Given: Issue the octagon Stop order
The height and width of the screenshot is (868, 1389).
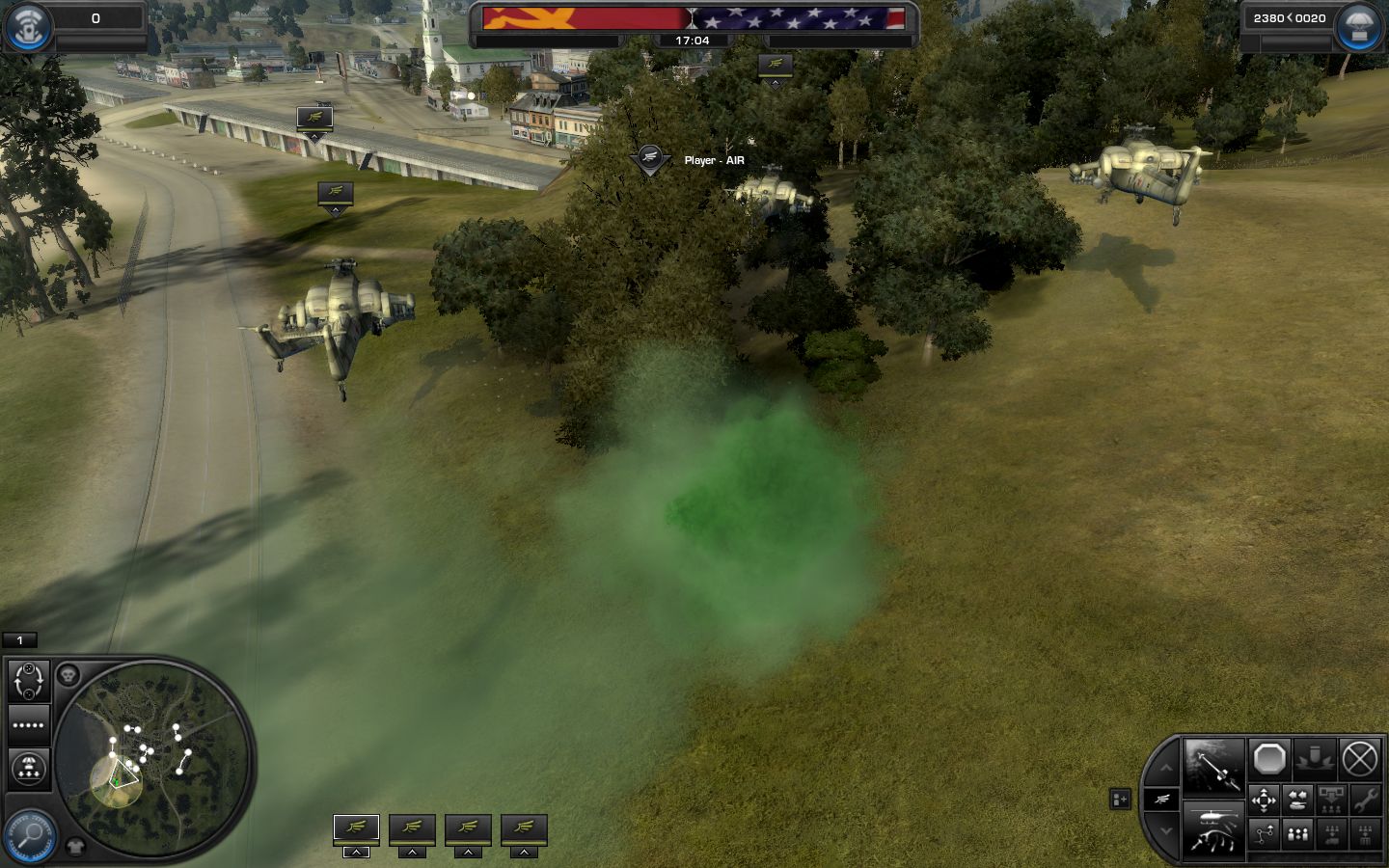Looking at the screenshot, I should 1269,760.
